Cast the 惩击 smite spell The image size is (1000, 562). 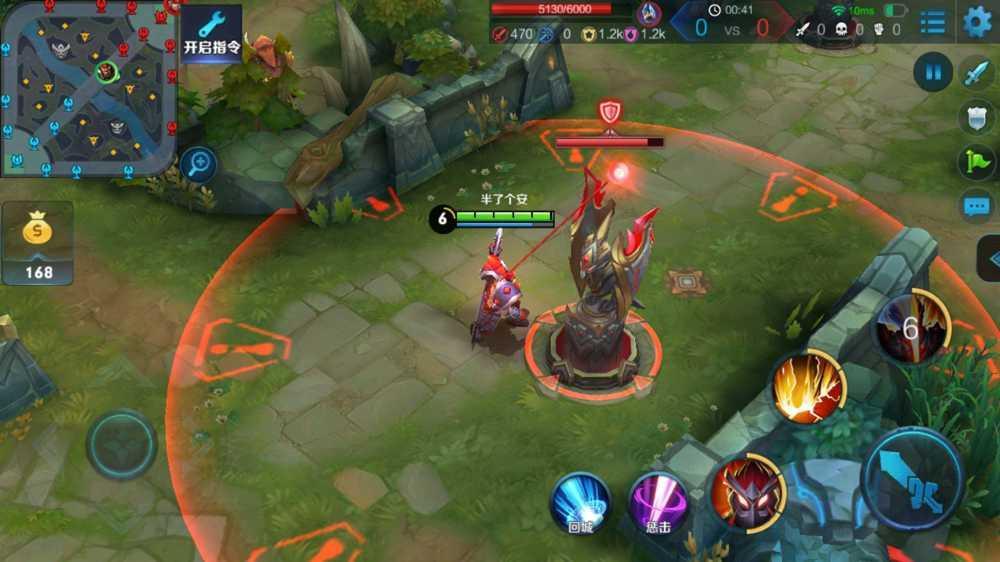coord(657,501)
